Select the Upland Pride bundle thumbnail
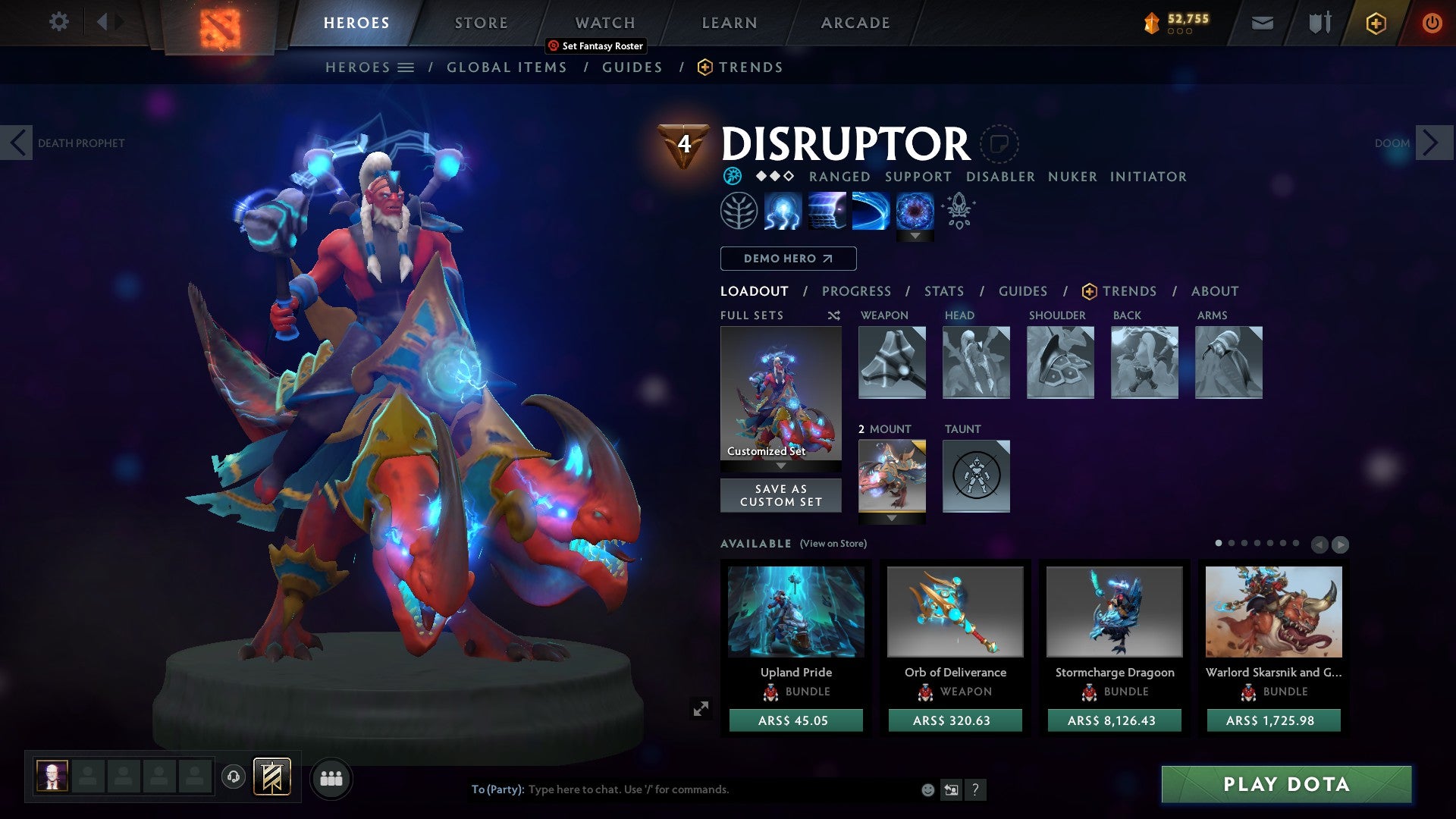The height and width of the screenshot is (819, 1456). pos(795,611)
